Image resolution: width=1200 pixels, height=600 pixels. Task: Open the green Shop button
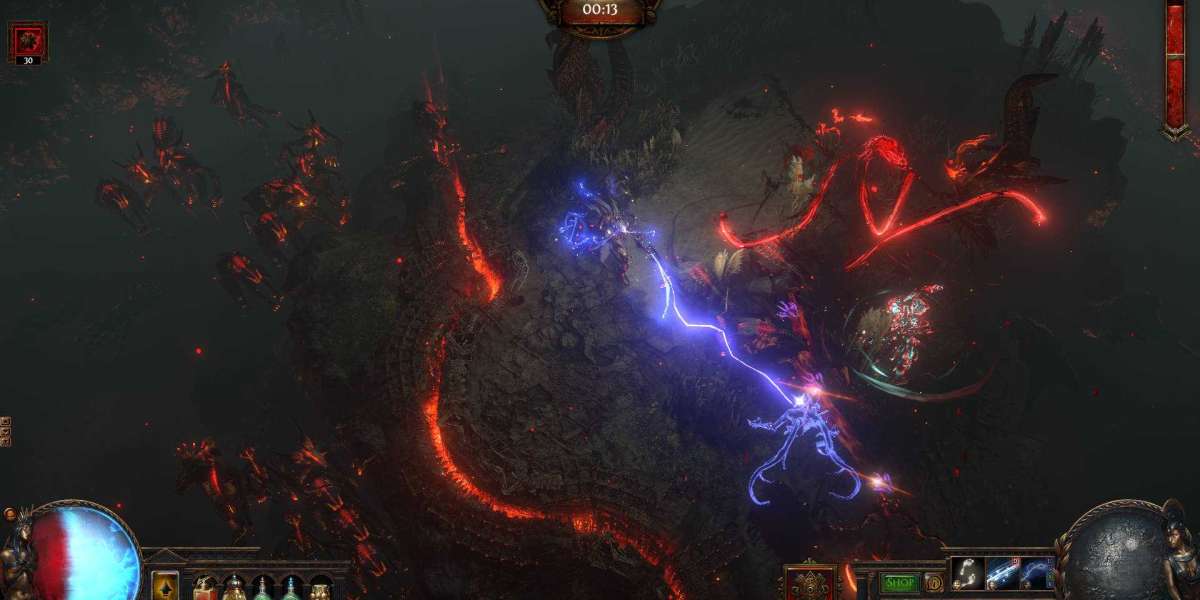pos(900,583)
